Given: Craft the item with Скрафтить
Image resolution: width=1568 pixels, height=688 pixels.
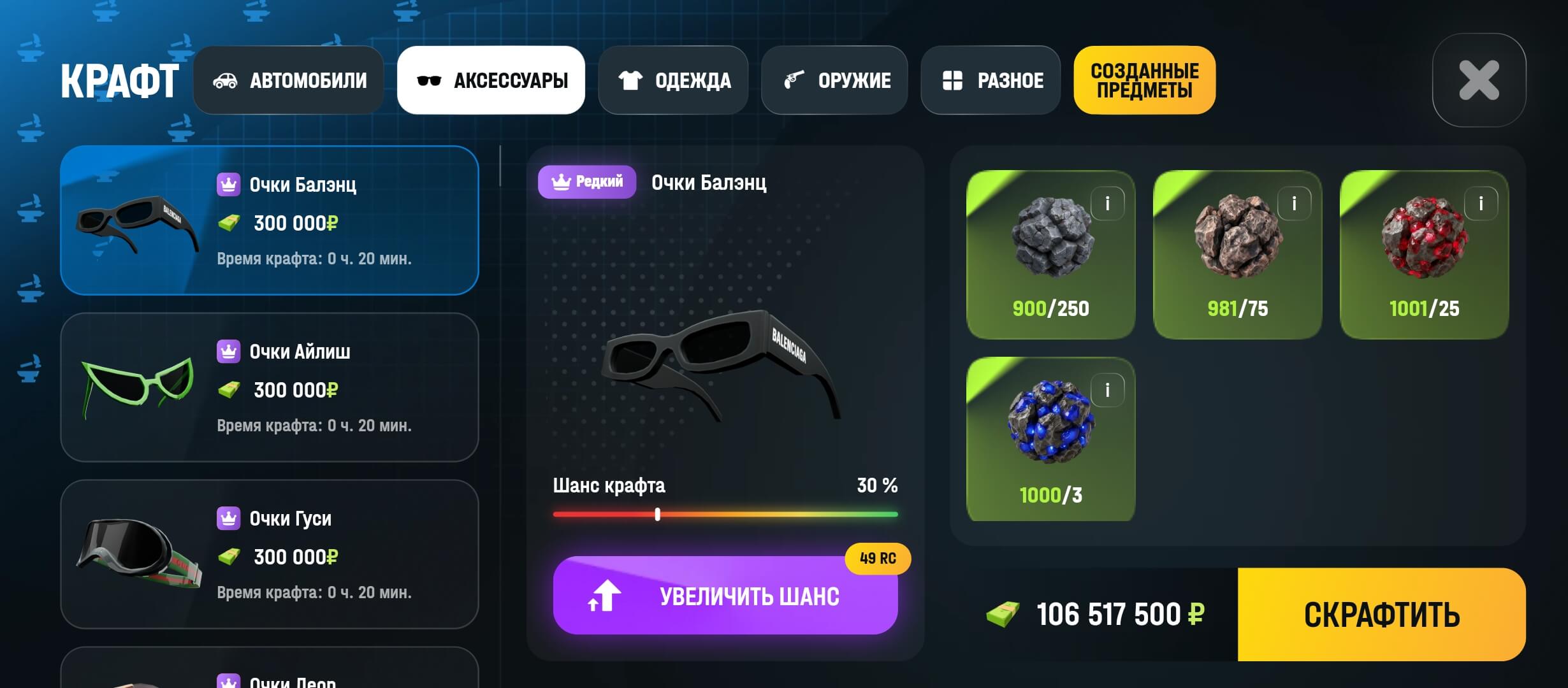Looking at the screenshot, I should pos(1381,615).
